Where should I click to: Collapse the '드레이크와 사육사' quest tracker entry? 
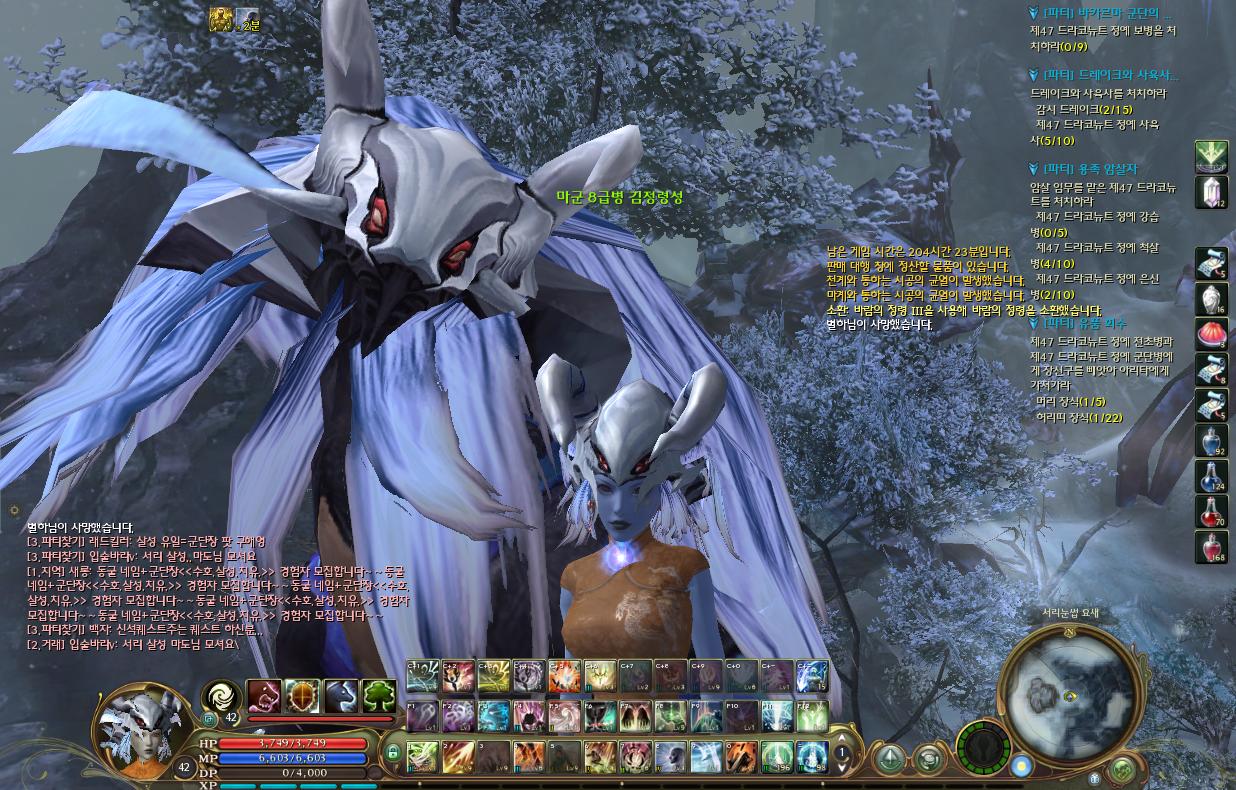pyautogui.click(x=1034, y=74)
